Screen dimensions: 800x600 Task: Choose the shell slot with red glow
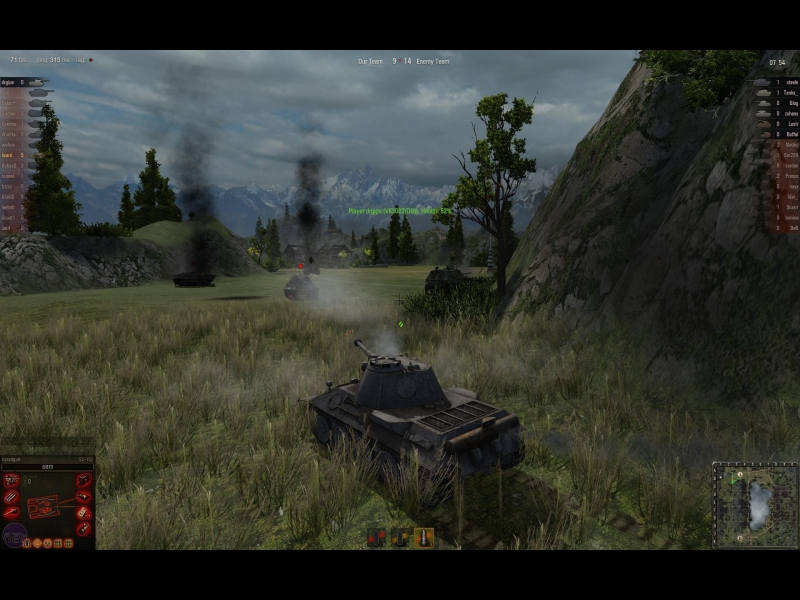pyautogui.click(x=376, y=537)
